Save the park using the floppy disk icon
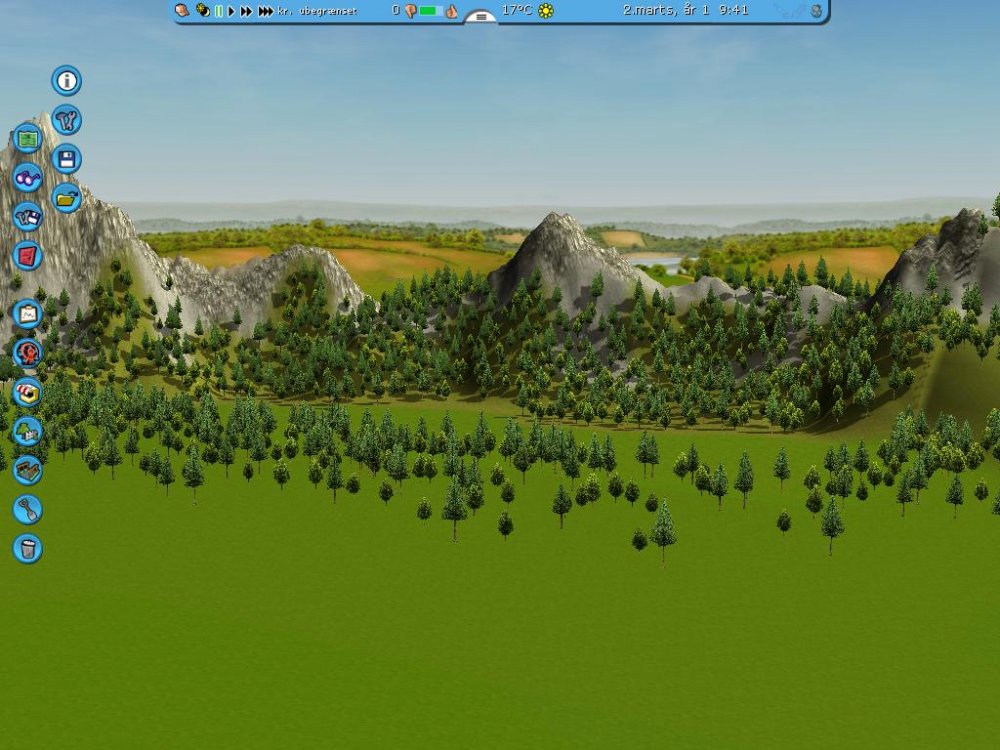Viewport: 1000px width, 750px height. [x=67, y=159]
